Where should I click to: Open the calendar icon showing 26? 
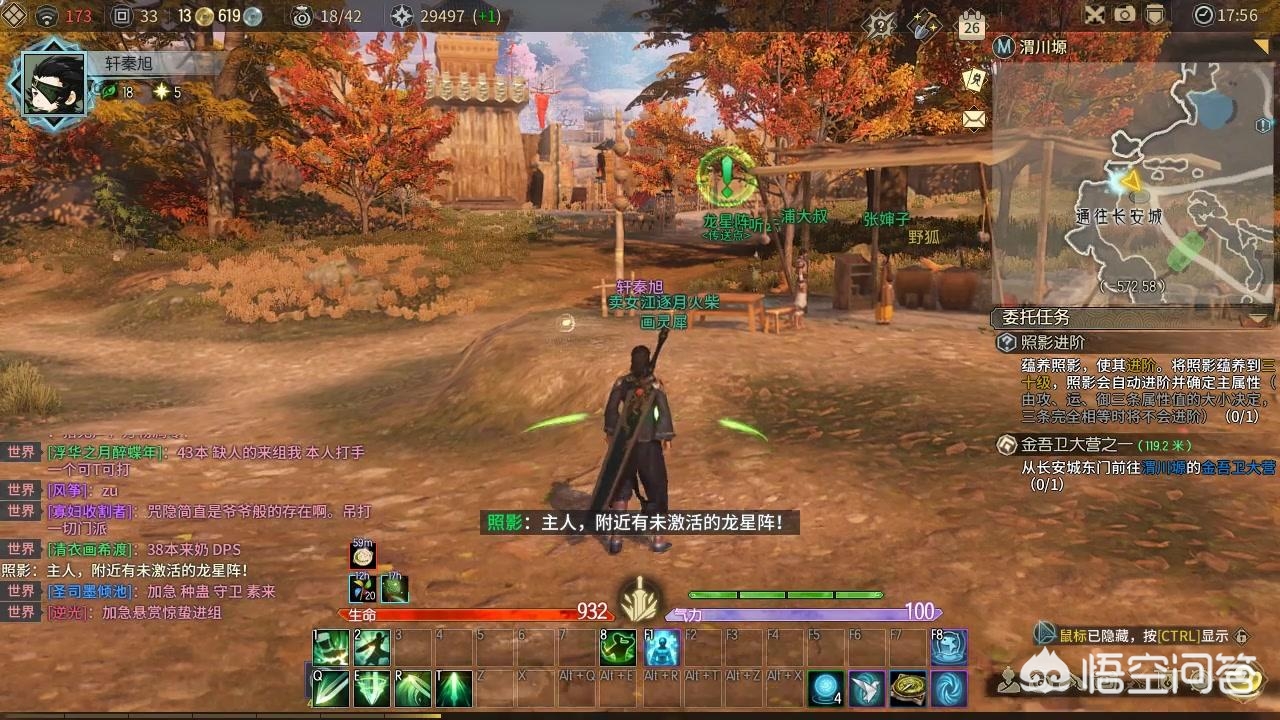pyautogui.click(x=971, y=25)
